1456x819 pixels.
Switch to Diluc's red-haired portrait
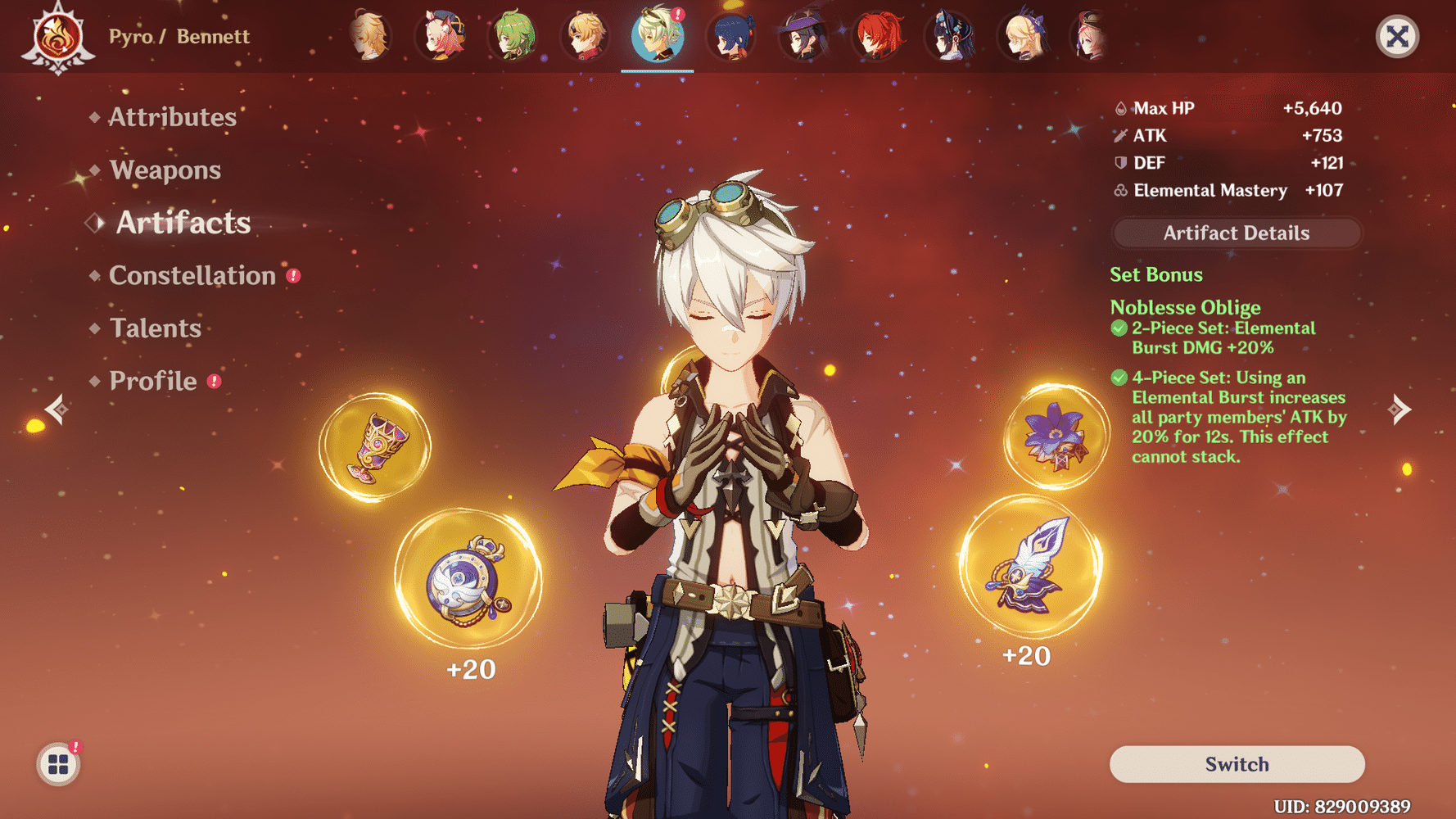pyautogui.click(x=877, y=36)
